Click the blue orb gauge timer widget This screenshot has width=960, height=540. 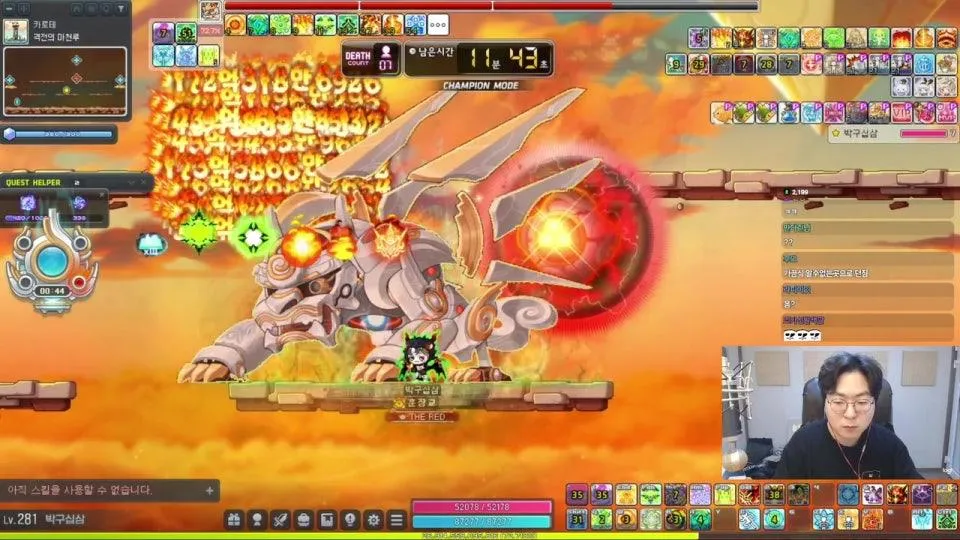coord(51,265)
